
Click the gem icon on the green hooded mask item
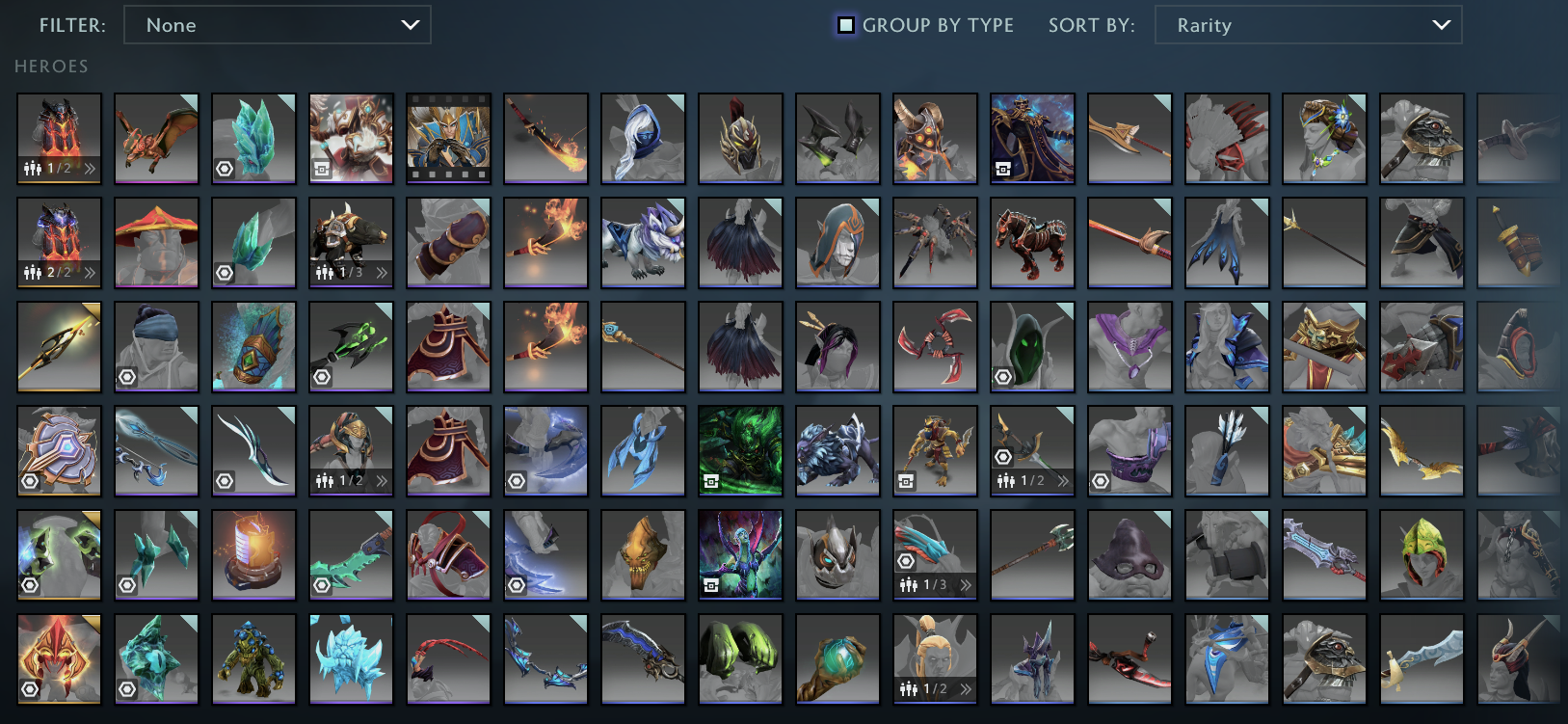point(1003,377)
